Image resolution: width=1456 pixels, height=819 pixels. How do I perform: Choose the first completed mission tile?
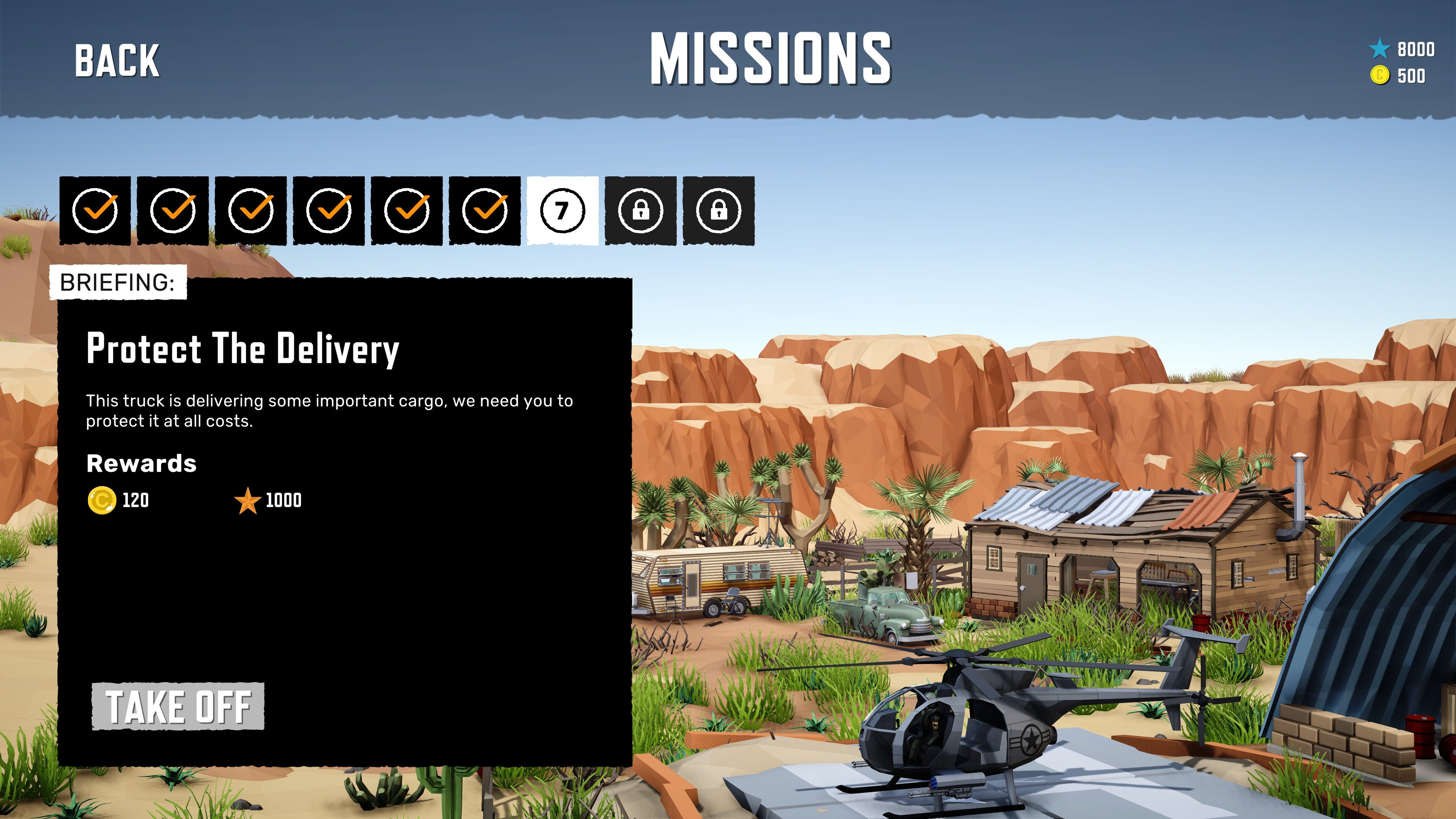[x=95, y=210]
